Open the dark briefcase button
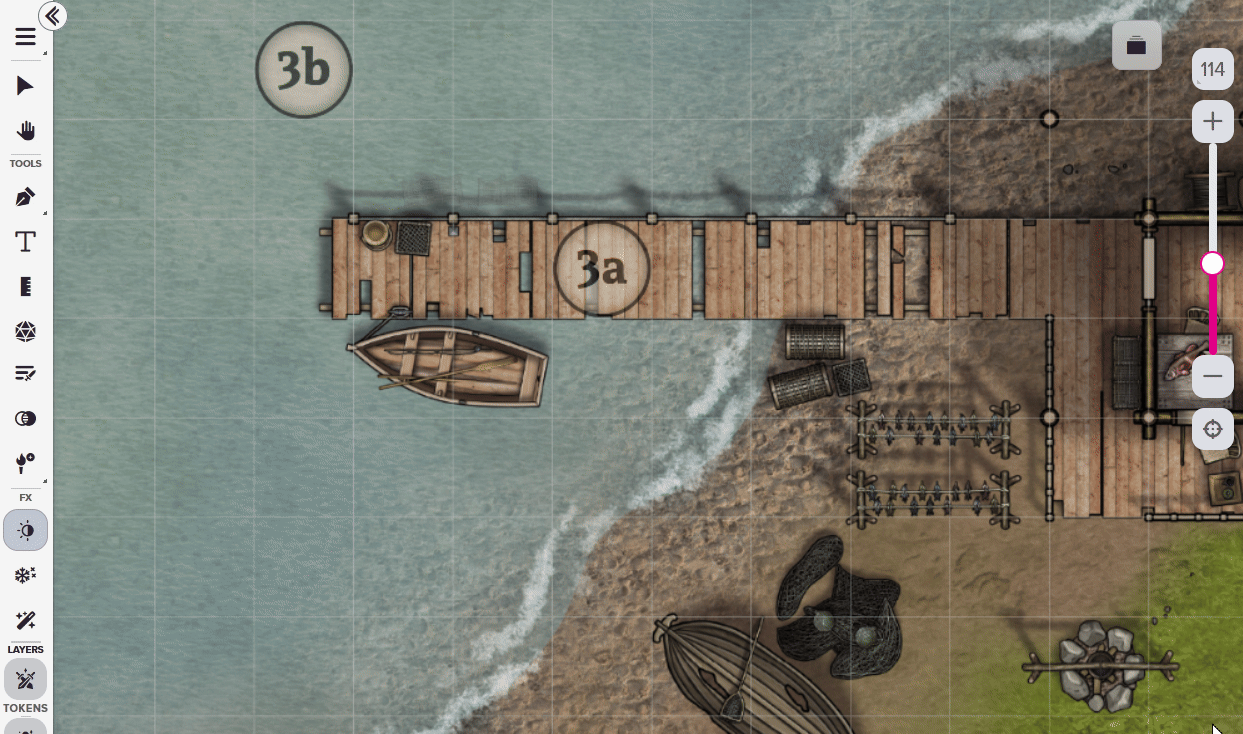 (1136, 46)
